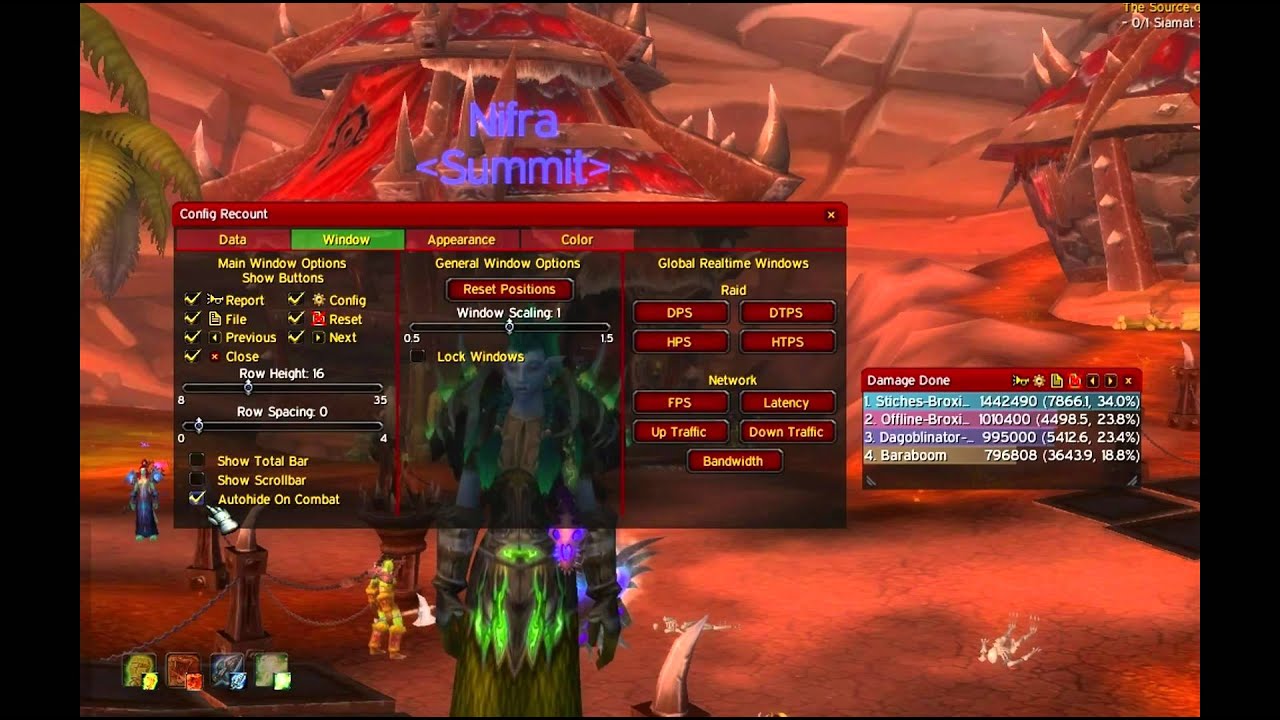
Task: Open the FPS network window
Action: [x=679, y=403]
